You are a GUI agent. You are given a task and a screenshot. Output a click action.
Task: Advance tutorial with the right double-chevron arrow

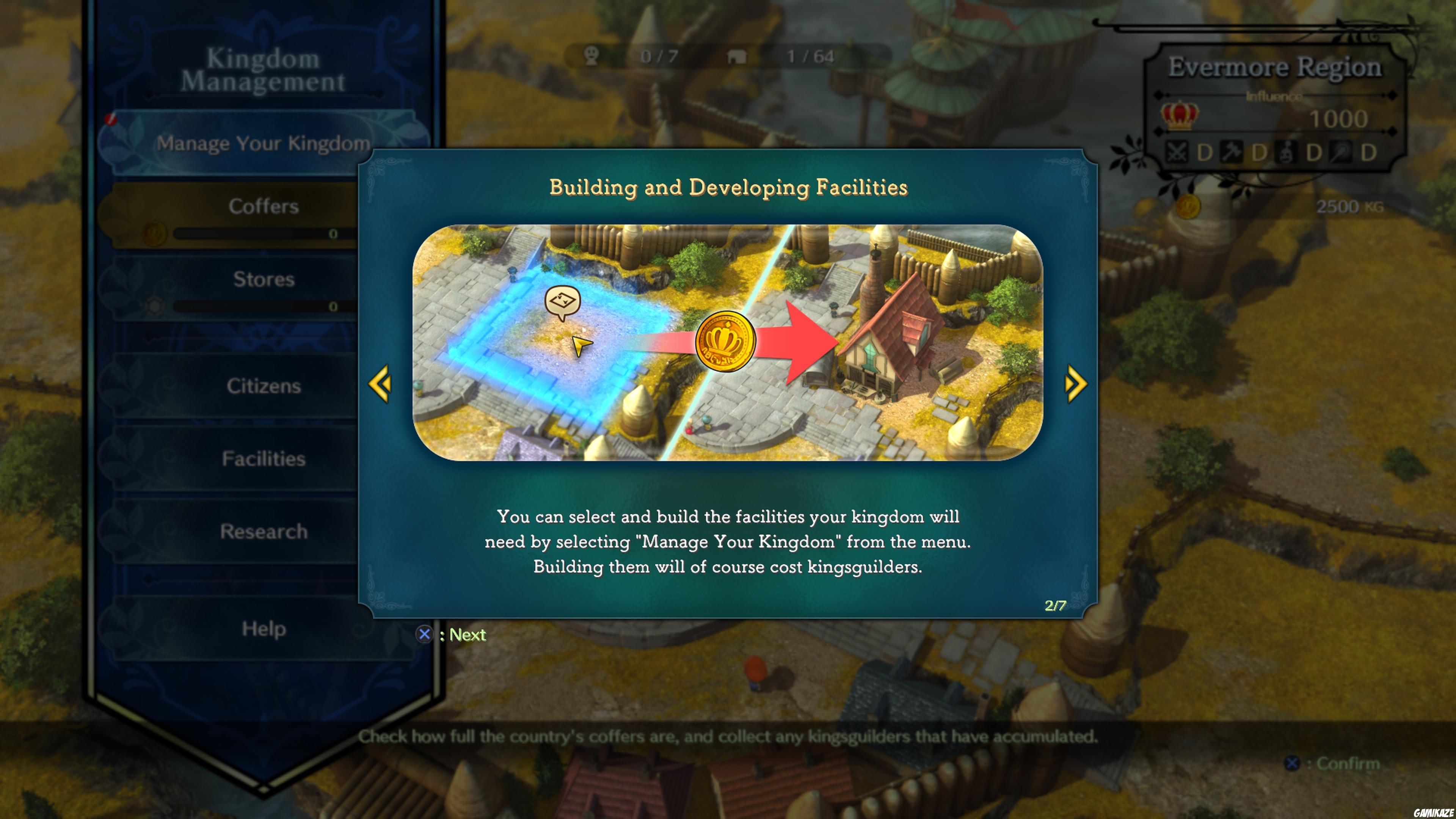[1076, 383]
